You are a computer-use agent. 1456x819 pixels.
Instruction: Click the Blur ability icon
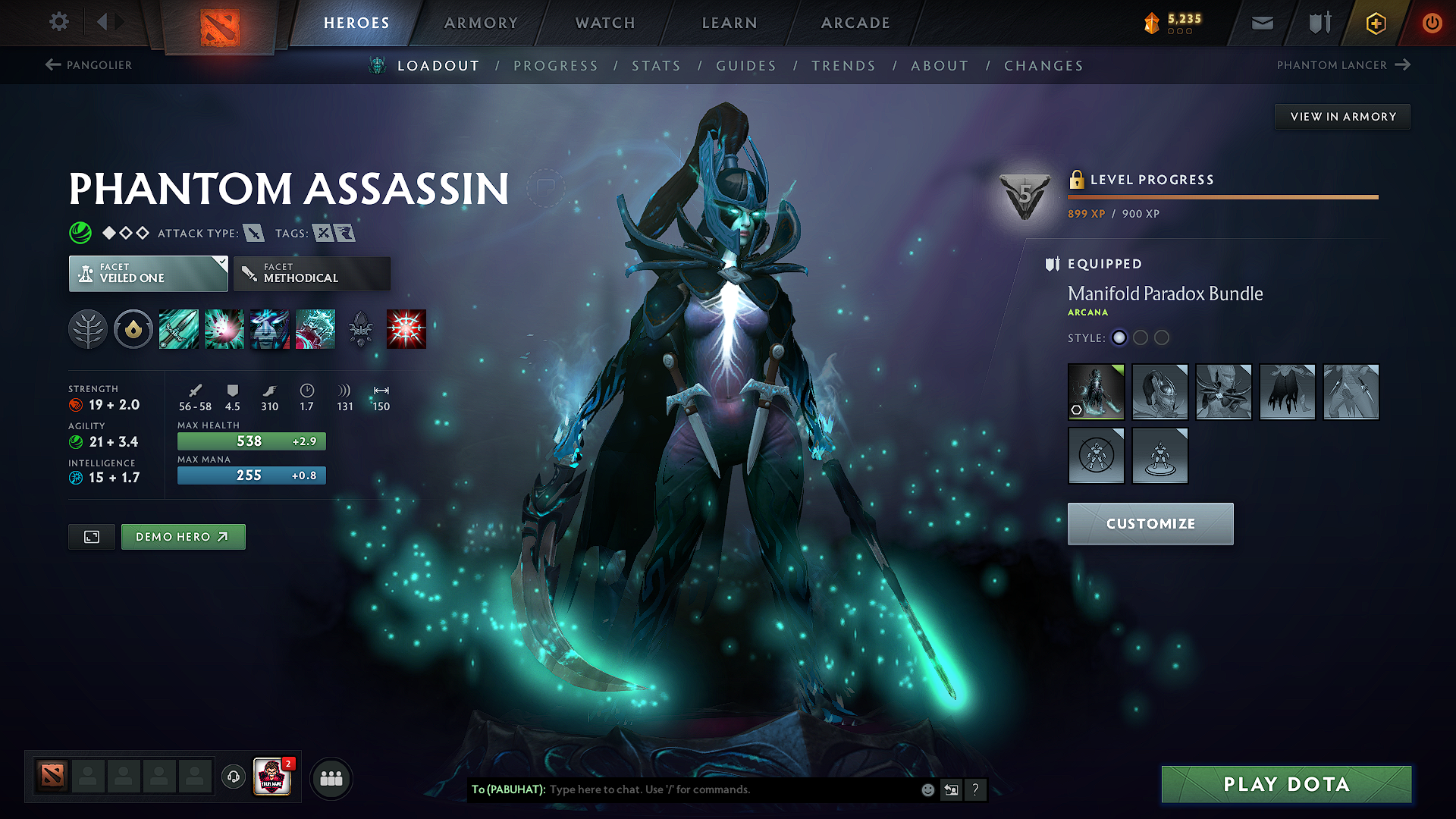coord(270,328)
